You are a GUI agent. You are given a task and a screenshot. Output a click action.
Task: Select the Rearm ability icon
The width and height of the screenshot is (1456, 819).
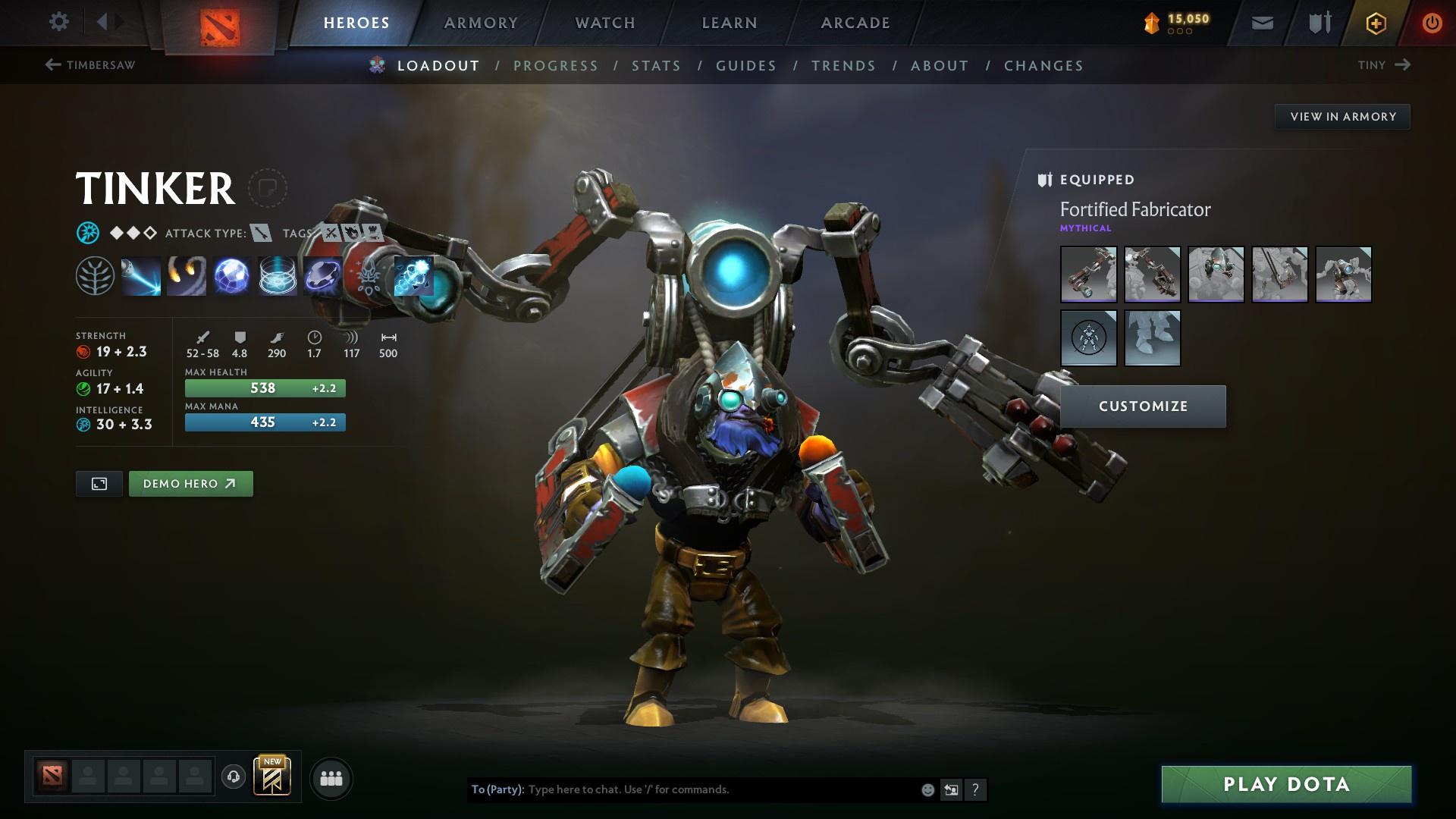click(322, 276)
